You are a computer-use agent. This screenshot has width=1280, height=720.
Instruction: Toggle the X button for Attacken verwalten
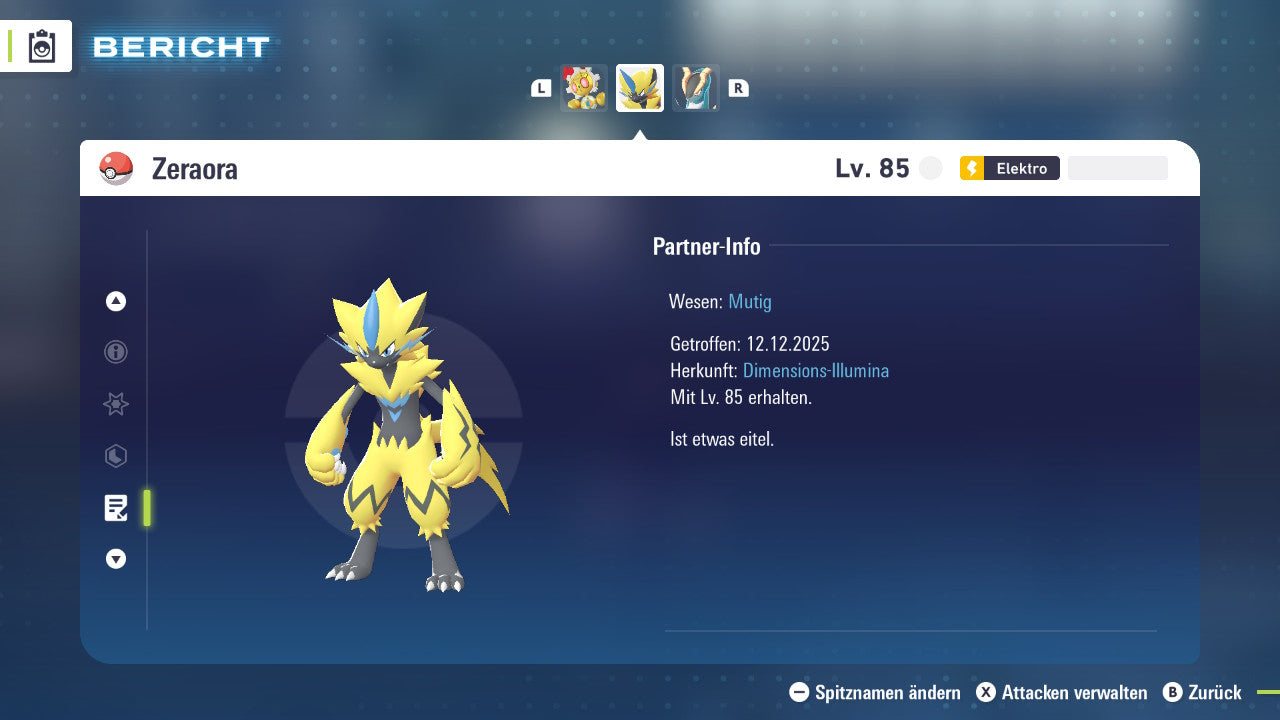pos(986,692)
